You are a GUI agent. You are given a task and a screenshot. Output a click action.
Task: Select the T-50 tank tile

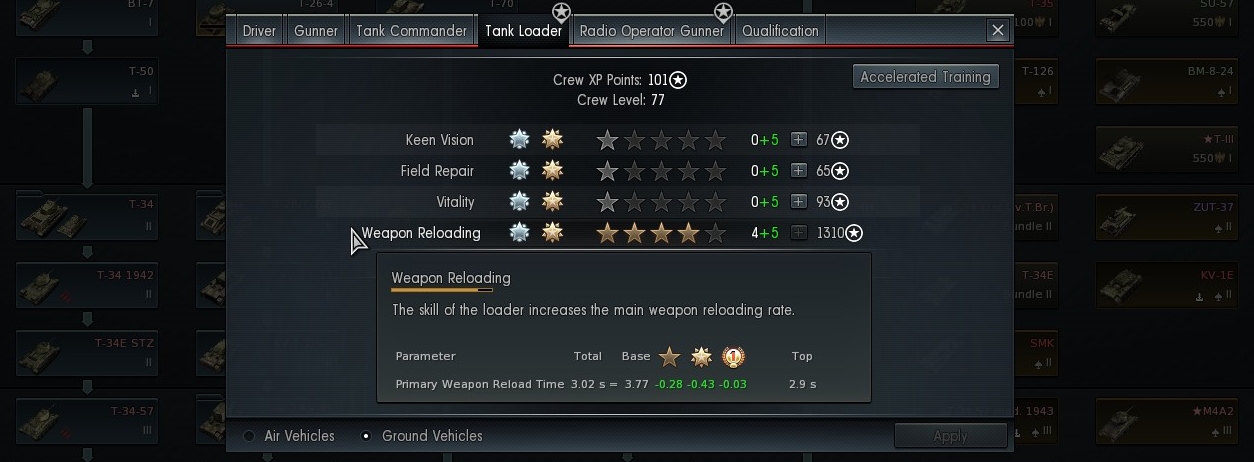(87, 81)
